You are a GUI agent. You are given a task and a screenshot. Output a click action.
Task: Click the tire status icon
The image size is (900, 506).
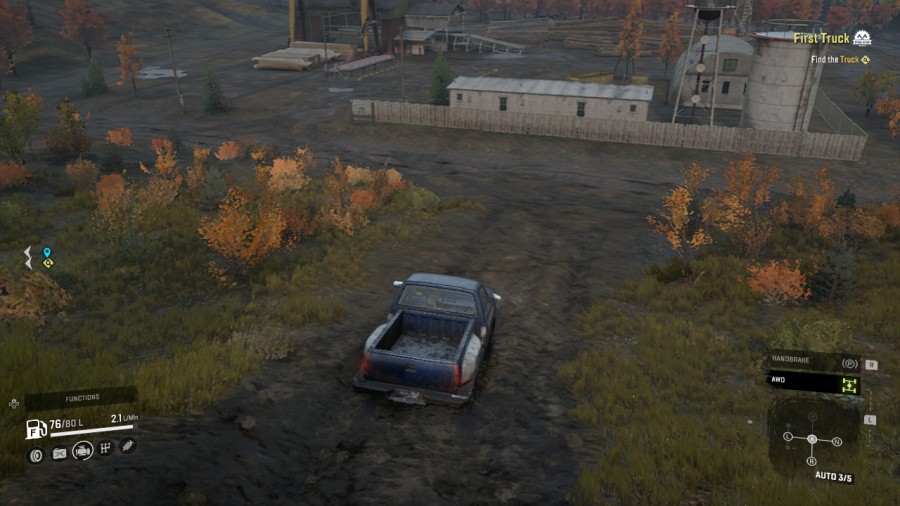click(x=36, y=455)
